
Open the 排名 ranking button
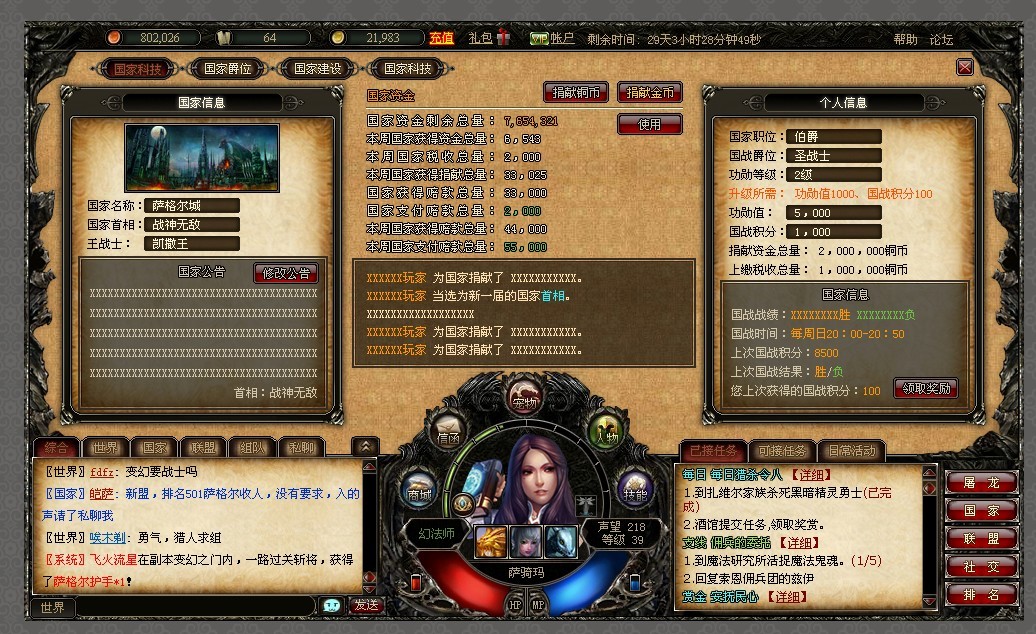point(980,594)
